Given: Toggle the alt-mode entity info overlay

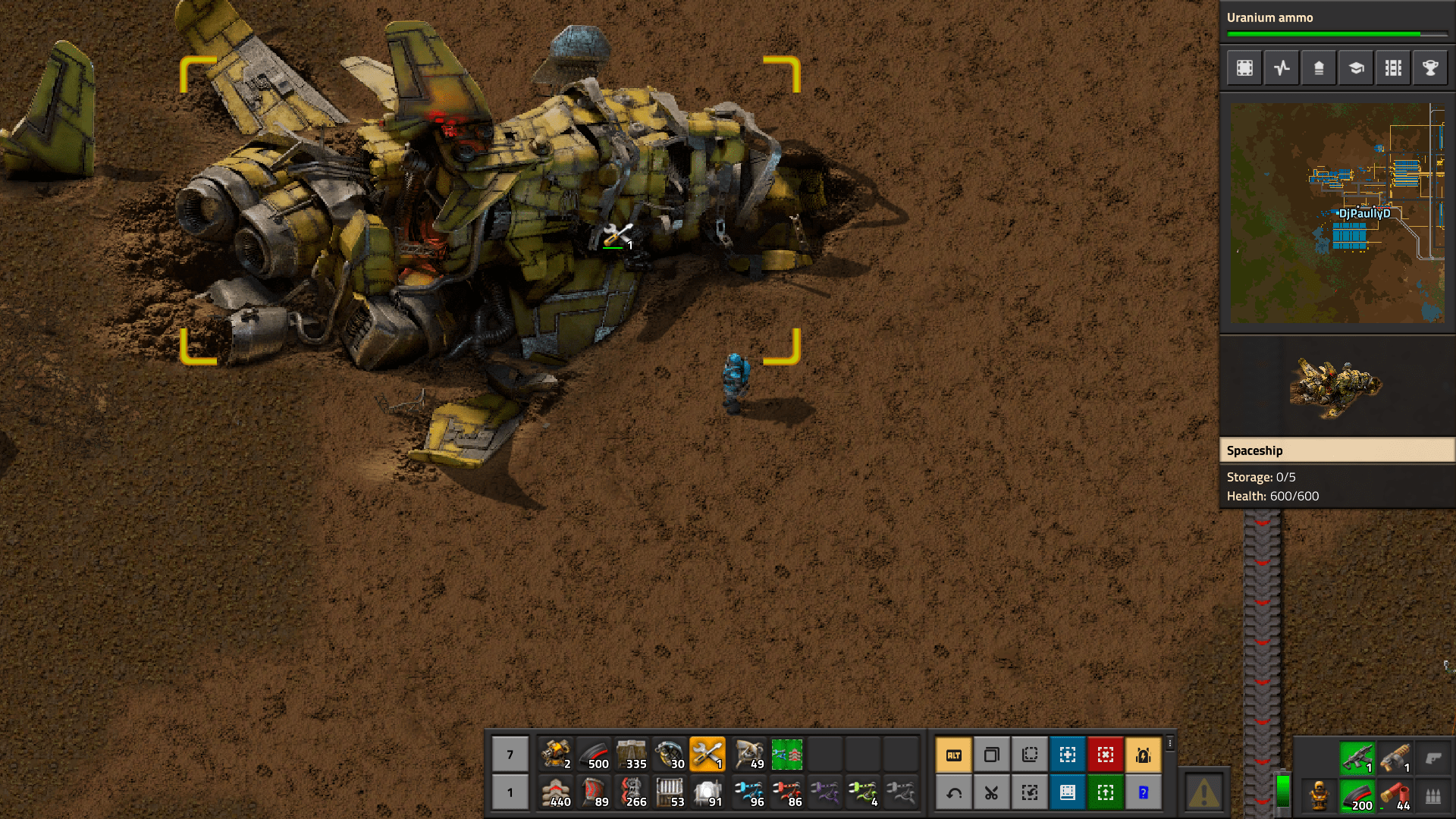Looking at the screenshot, I should [x=953, y=755].
